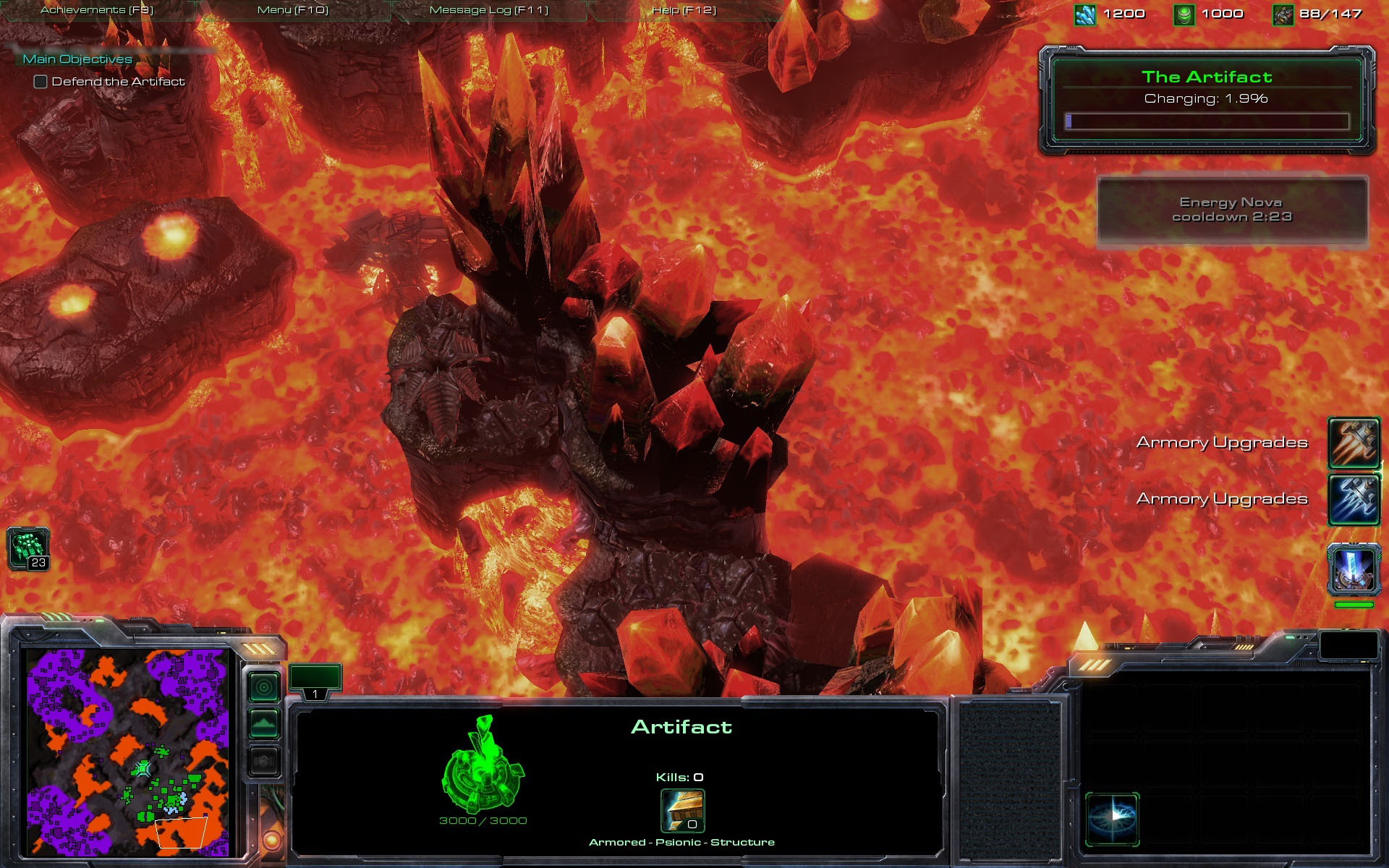Select the blue Armory Upgrades missile icon
Screen dimensions: 1389x868
pyautogui.click(x=1354, y=498)
